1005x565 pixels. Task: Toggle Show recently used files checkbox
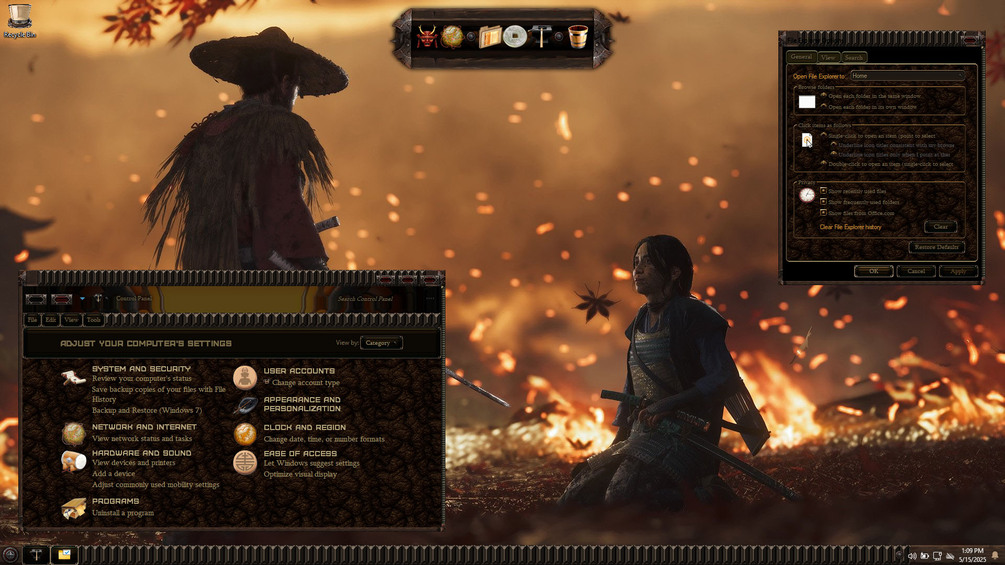tap(824, 191)
